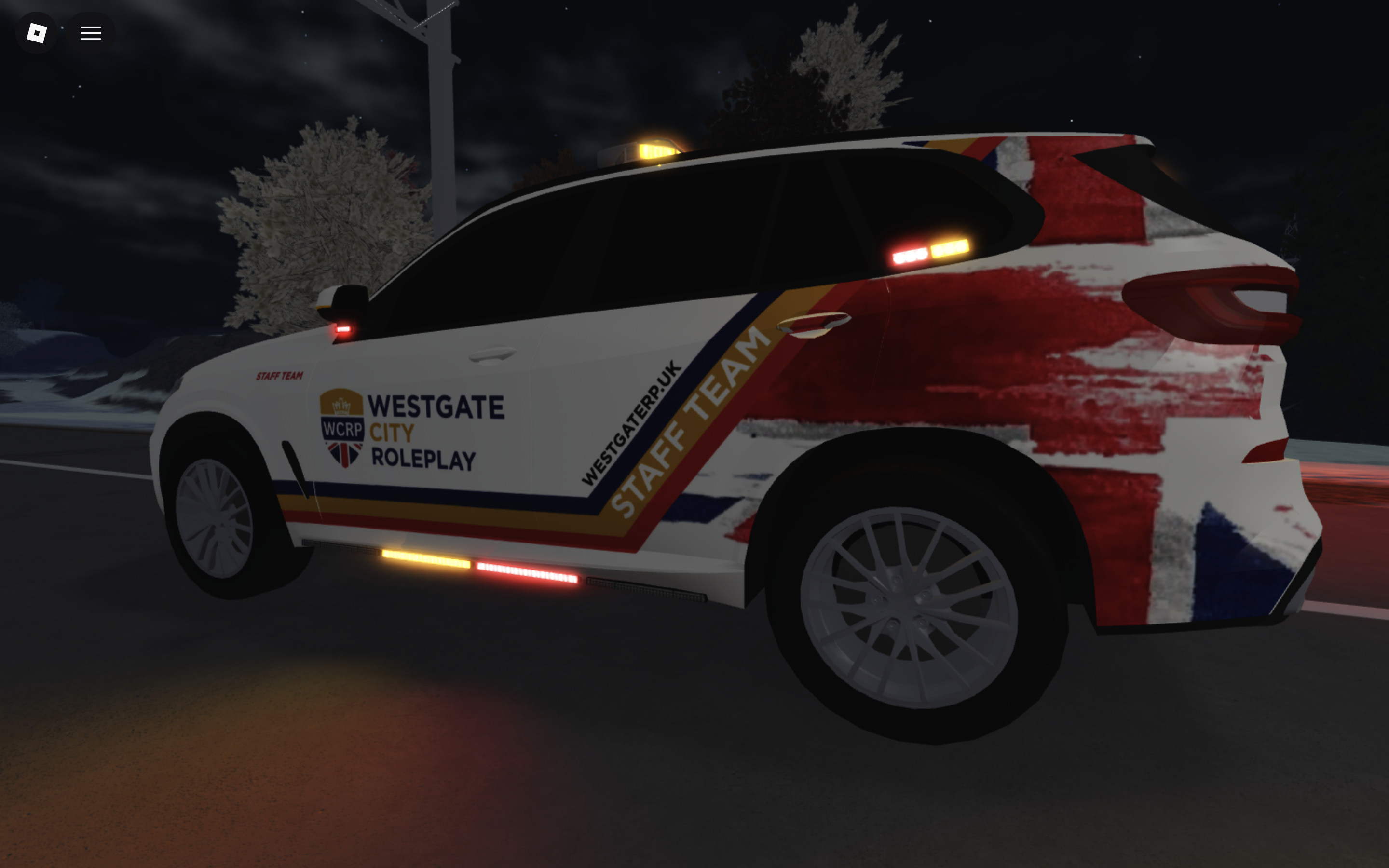Open options via the three-line menu button
The width and height of the screenshot is (1389, 868).
[x=91, y=32]
